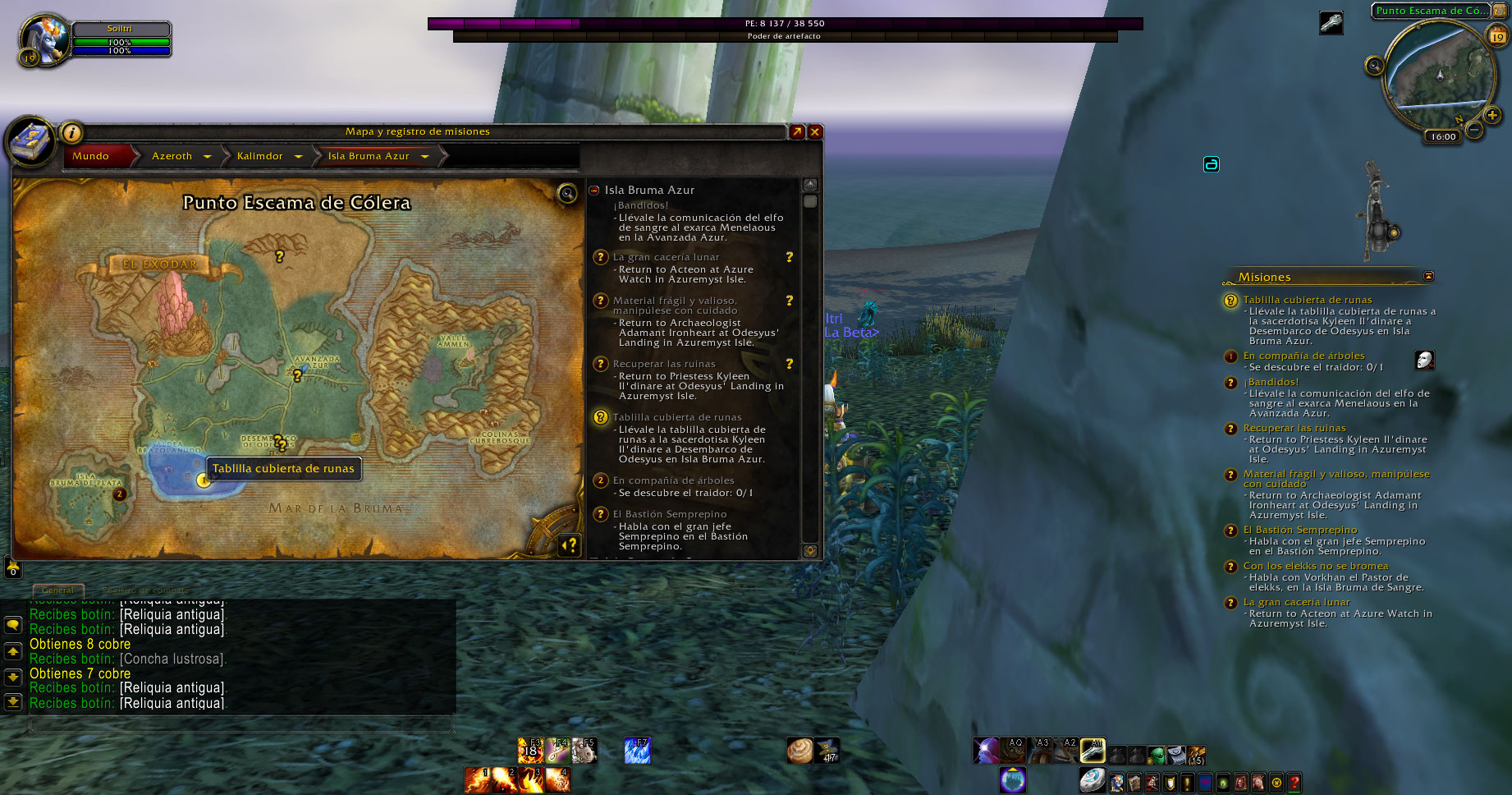Toggle the quest log side panel button

pyautogui.click(x=569, y=545)
